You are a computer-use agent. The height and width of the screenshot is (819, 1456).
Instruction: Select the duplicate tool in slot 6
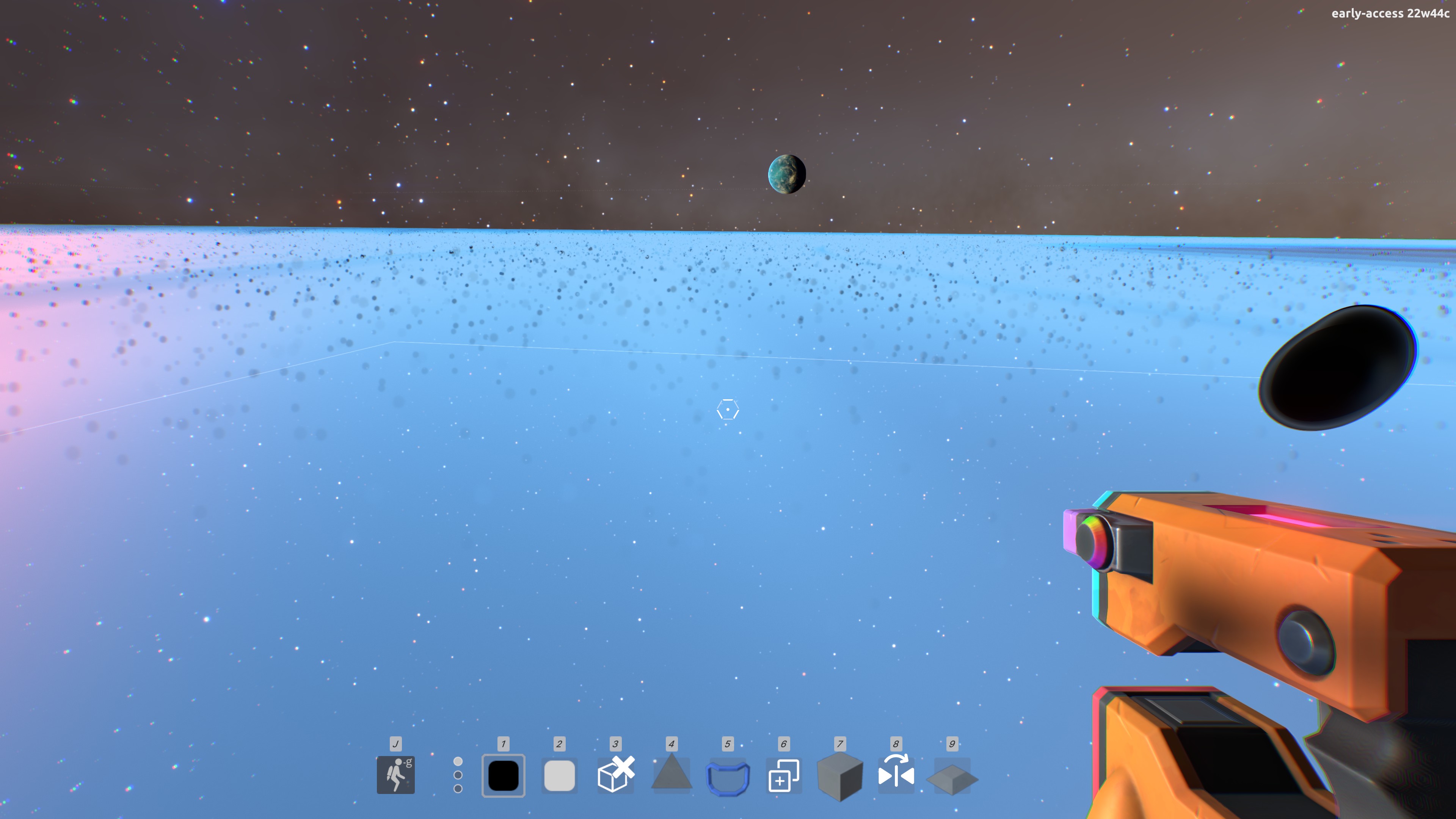point(784,777)
